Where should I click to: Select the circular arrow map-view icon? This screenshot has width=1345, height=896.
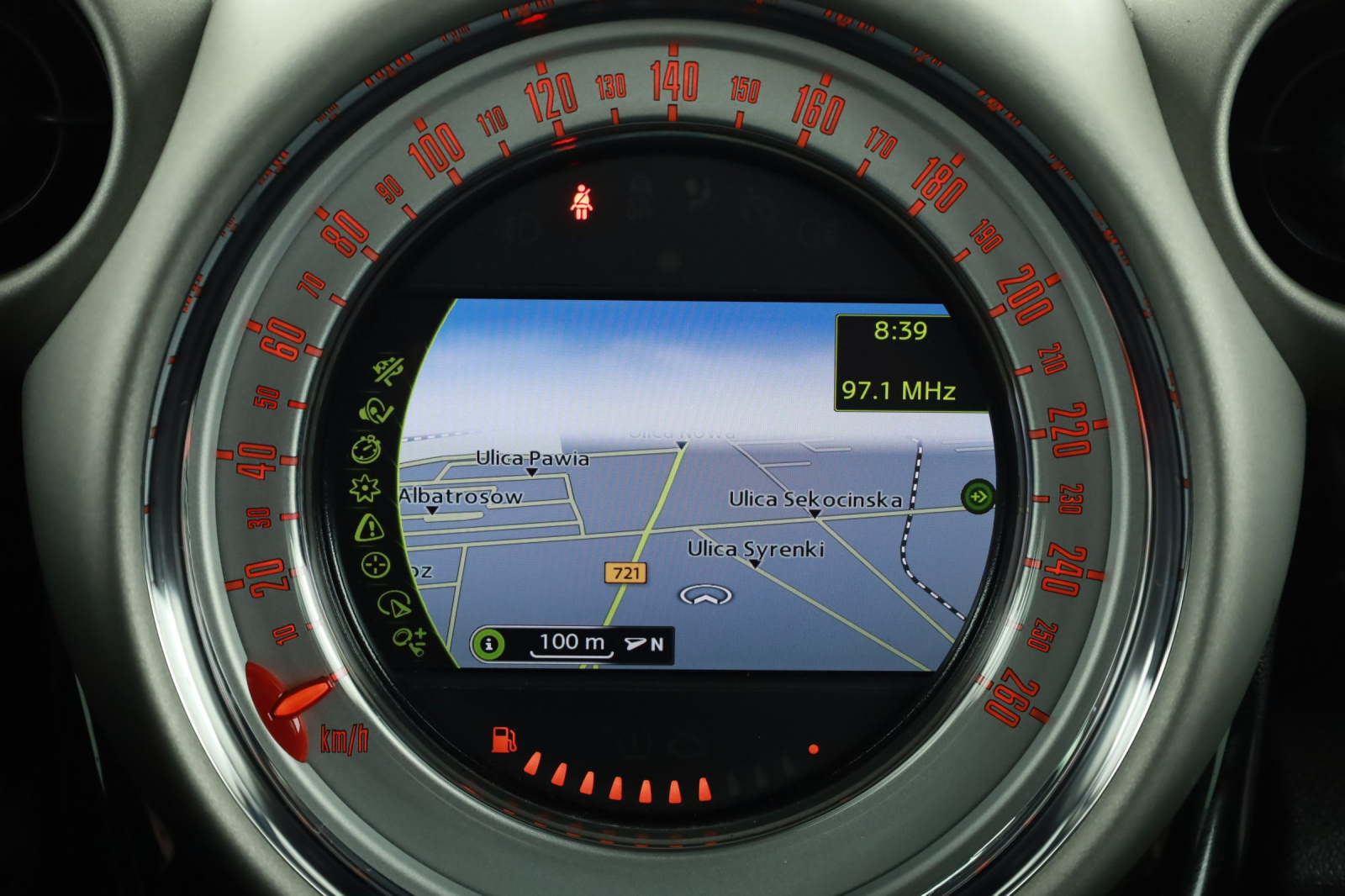[x=393, y=603]
